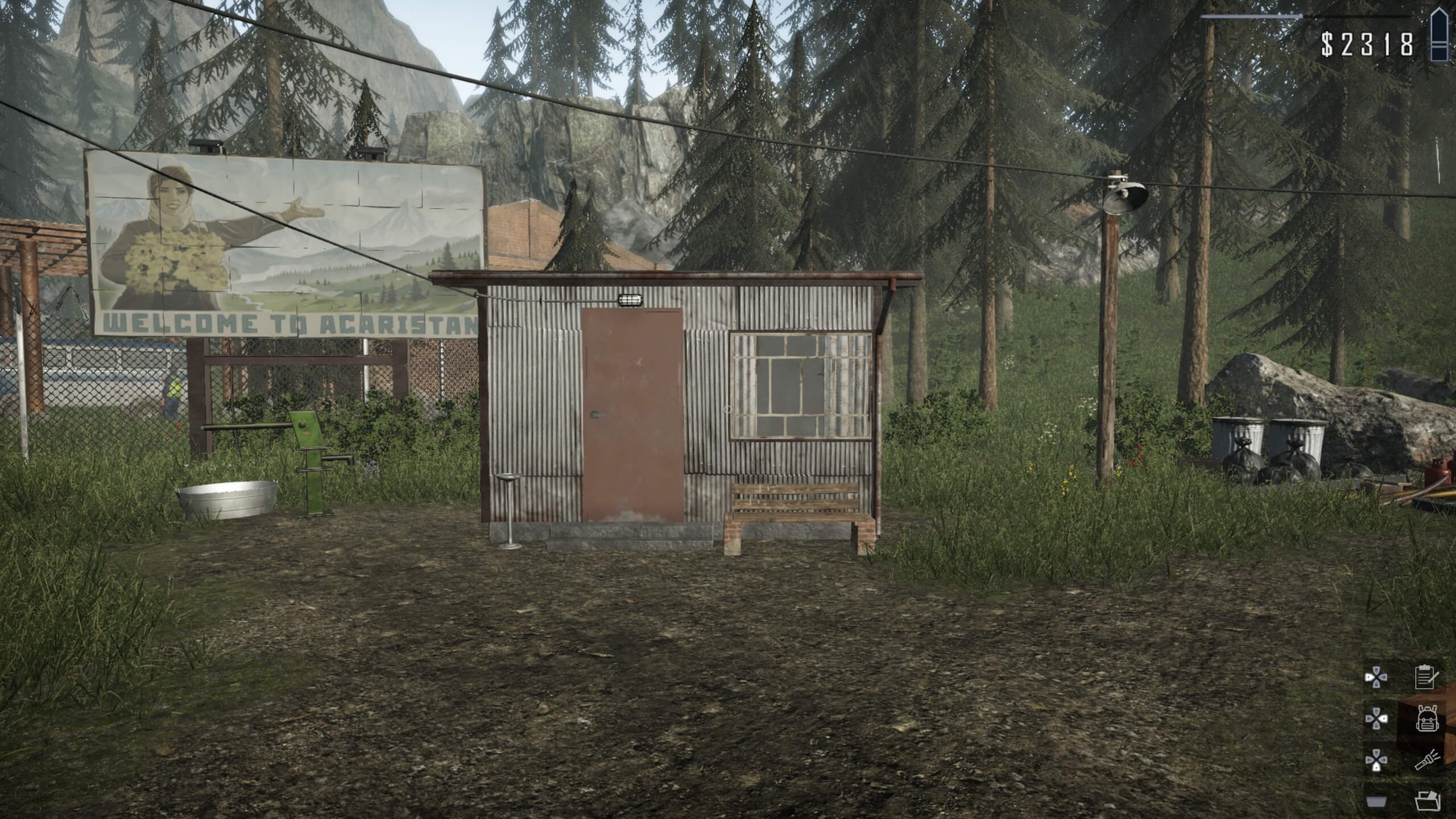Click the d-pad prompt beside the journal icon
1456x819 pixels.
(x=1376, y=677)
